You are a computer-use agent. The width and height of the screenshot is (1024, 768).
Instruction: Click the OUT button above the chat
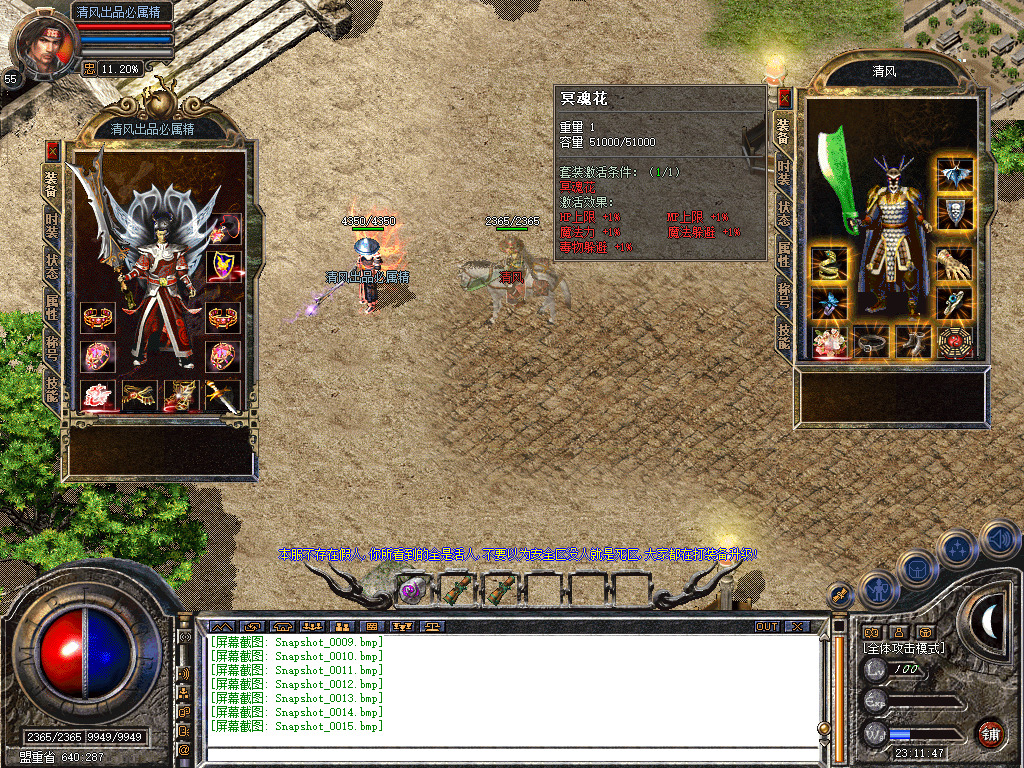click(766, 626)
